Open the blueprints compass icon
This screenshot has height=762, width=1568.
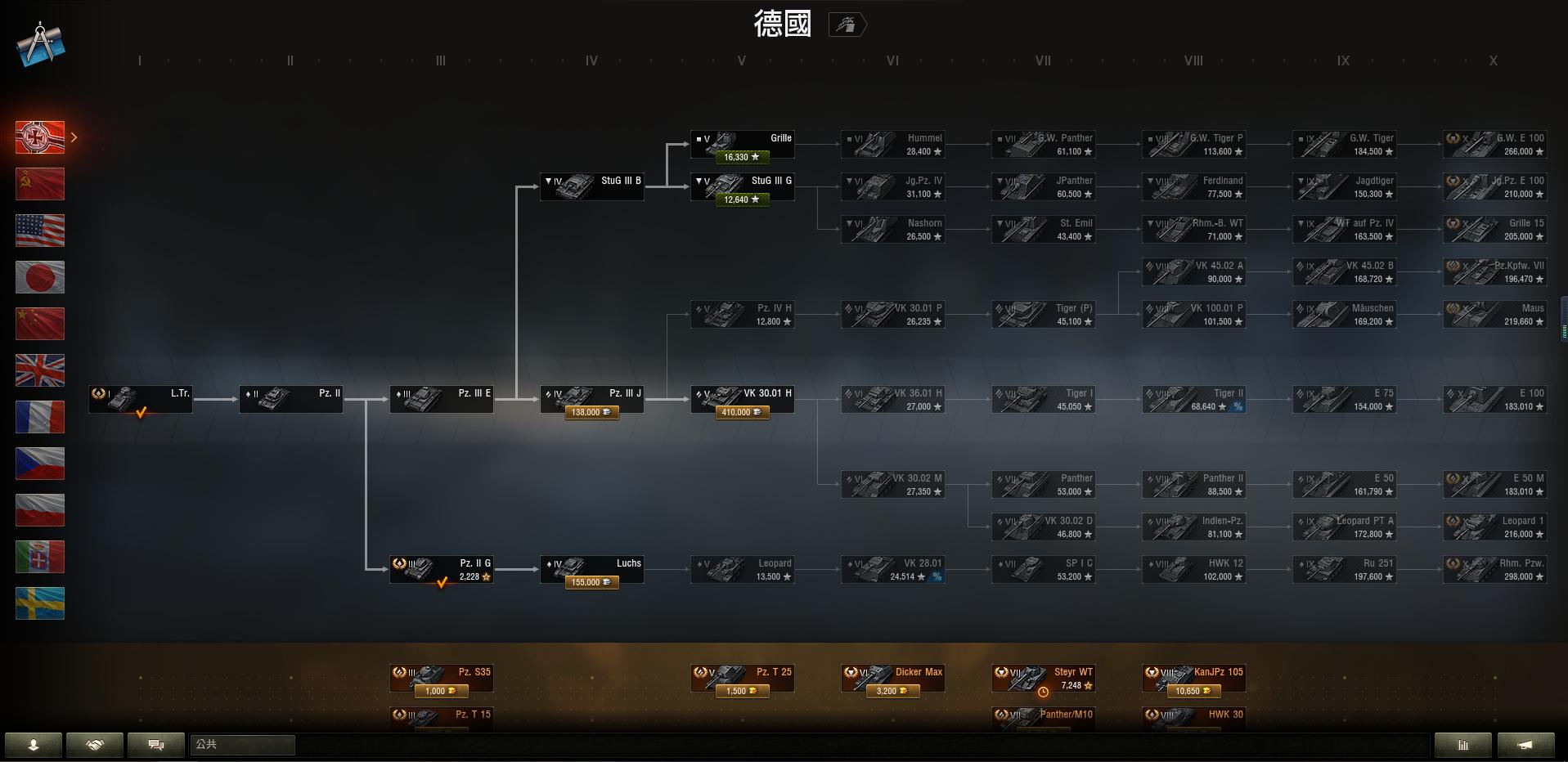click(40, 44)
